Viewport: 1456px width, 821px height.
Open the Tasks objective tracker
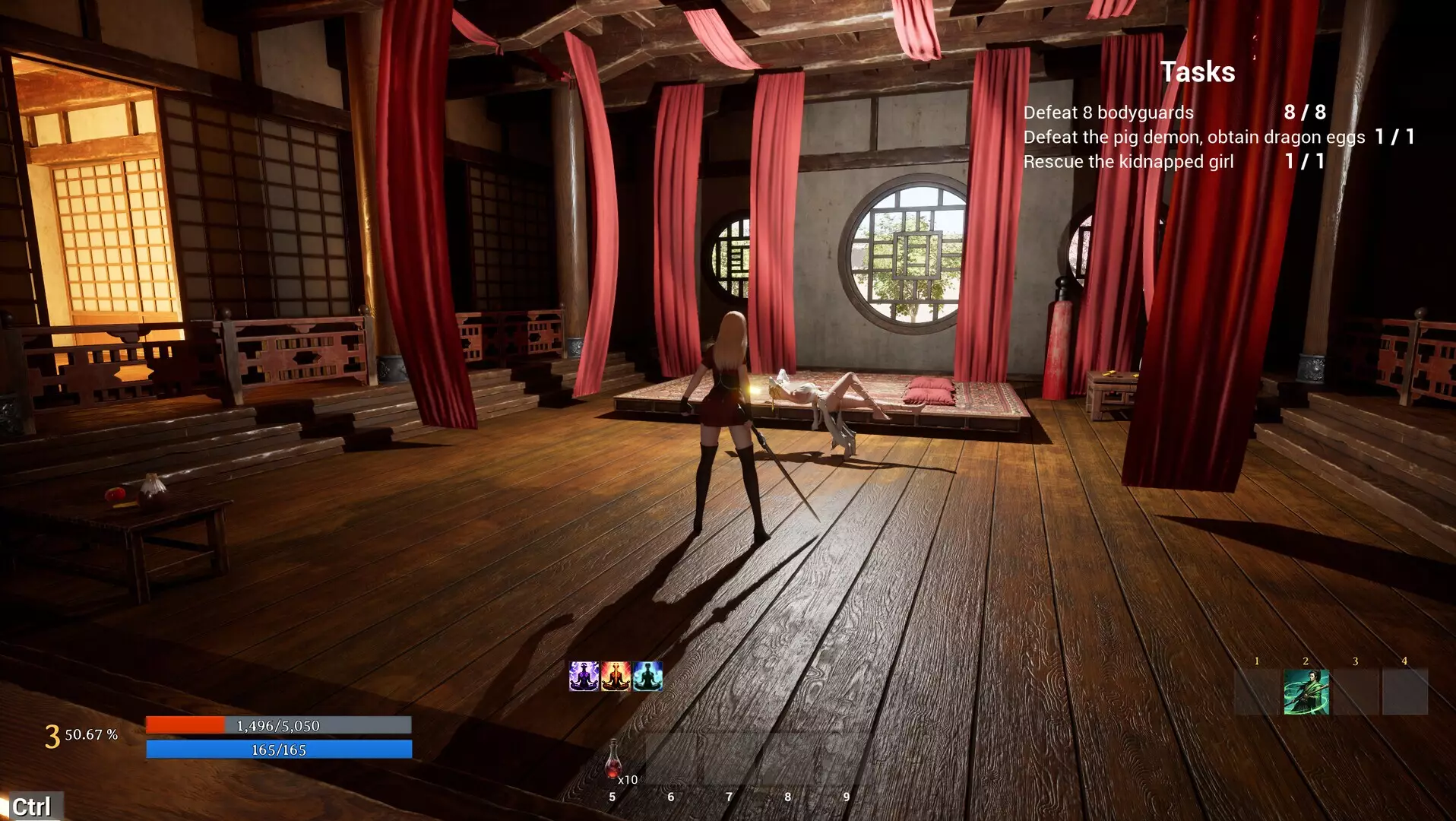[1197, 72]
